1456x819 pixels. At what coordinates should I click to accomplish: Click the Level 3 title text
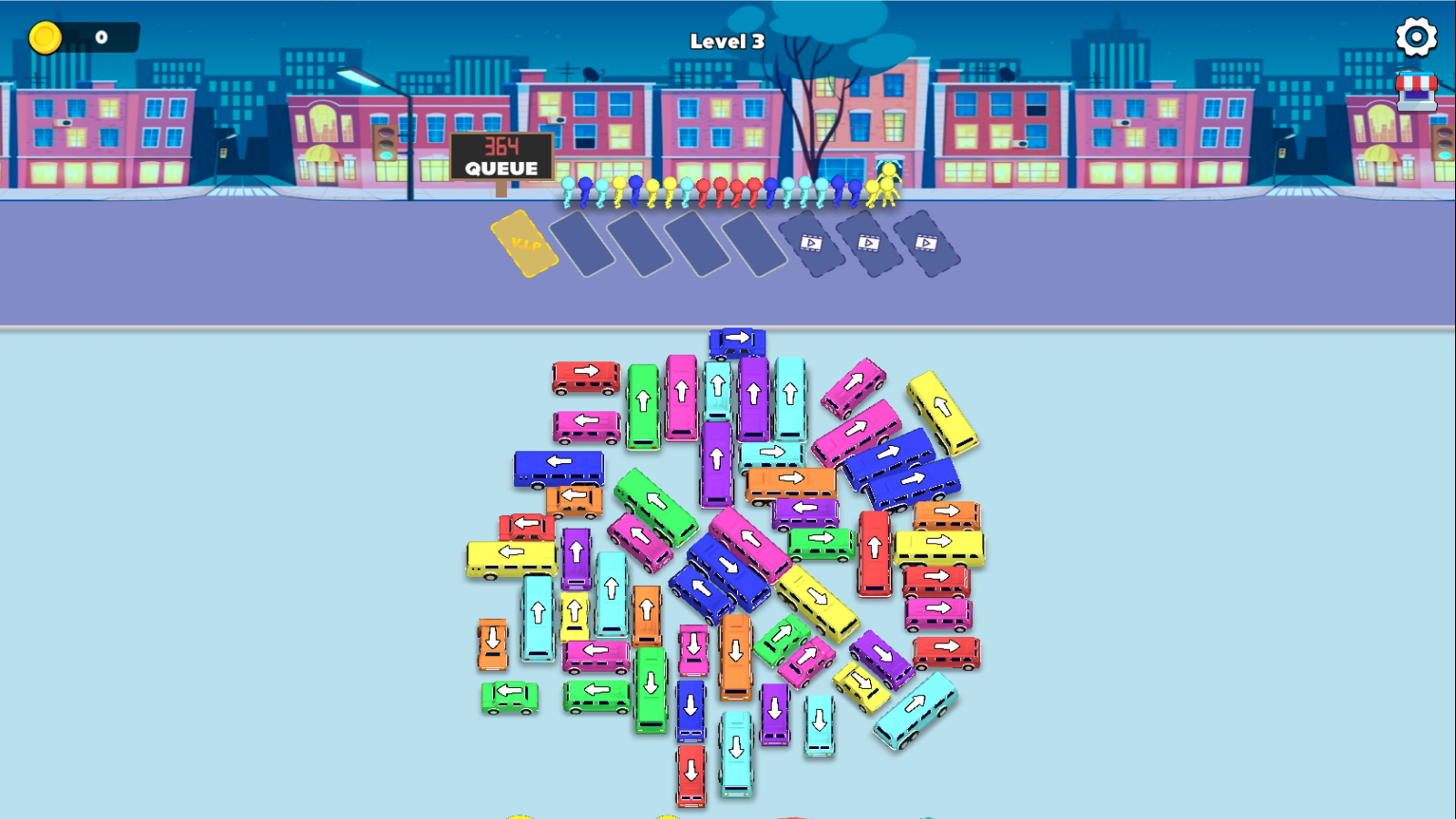coord(725,41)
